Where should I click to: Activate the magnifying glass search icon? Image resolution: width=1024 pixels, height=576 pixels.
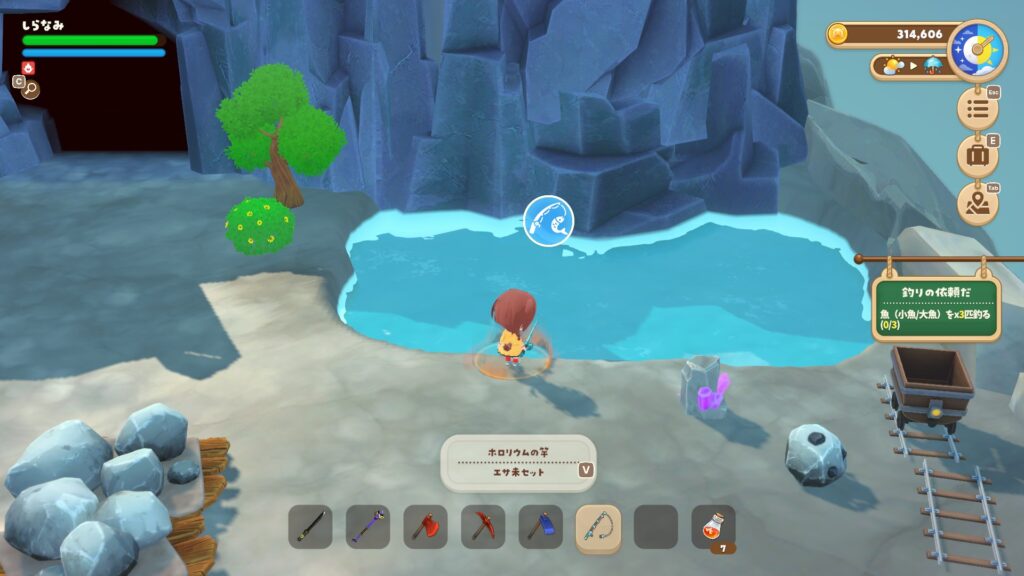(x=30, y=88)
